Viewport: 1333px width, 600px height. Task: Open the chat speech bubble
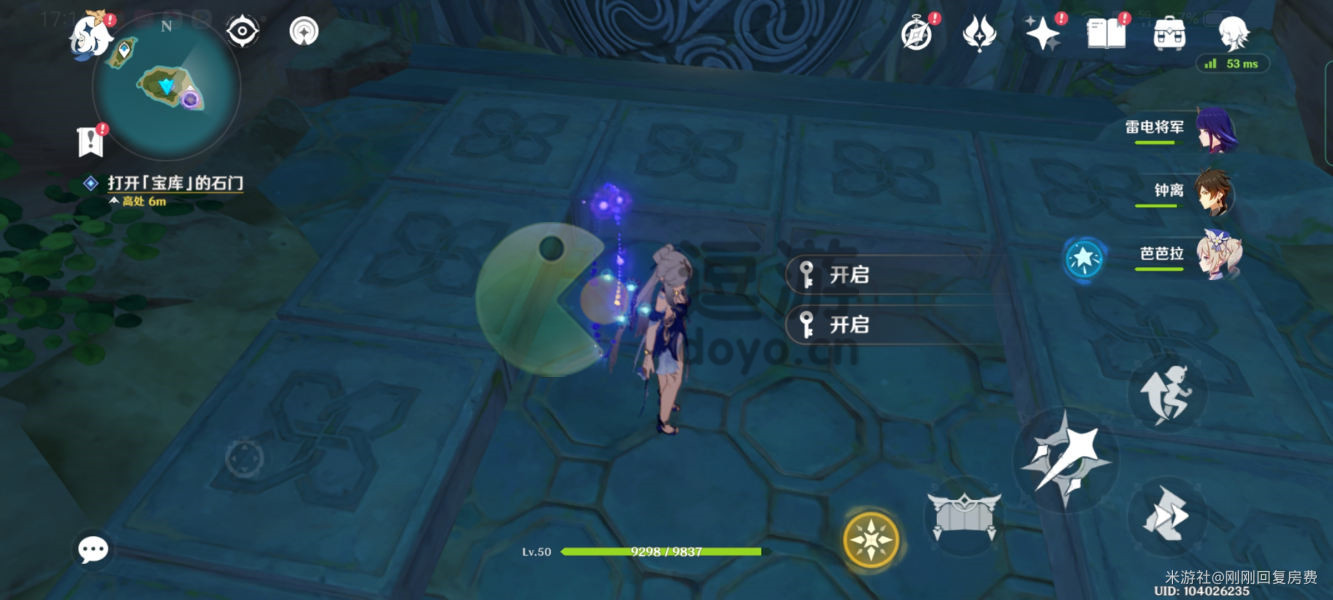93,549
